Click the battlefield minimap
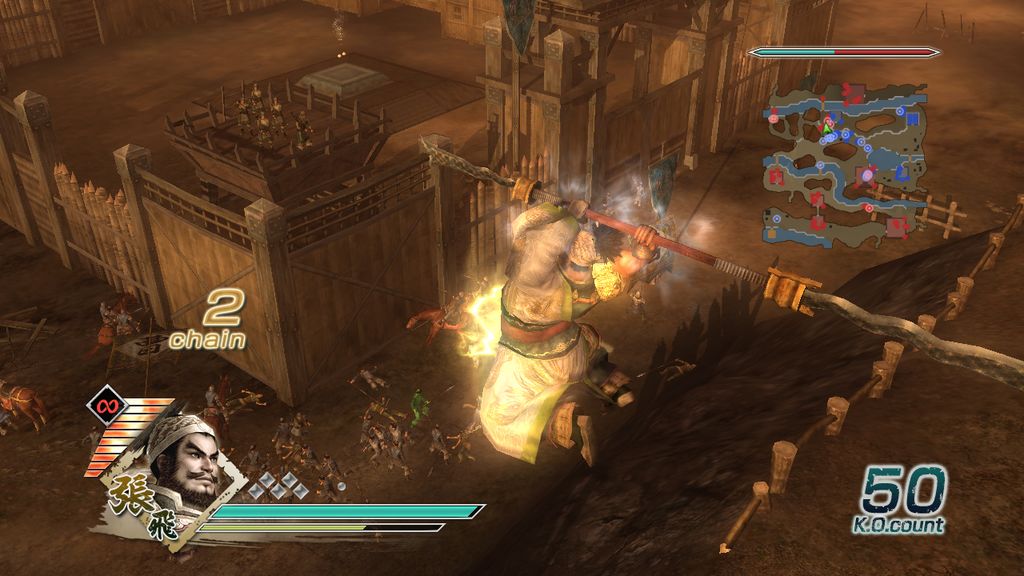 pyautogui.click(x=845, y=165)
